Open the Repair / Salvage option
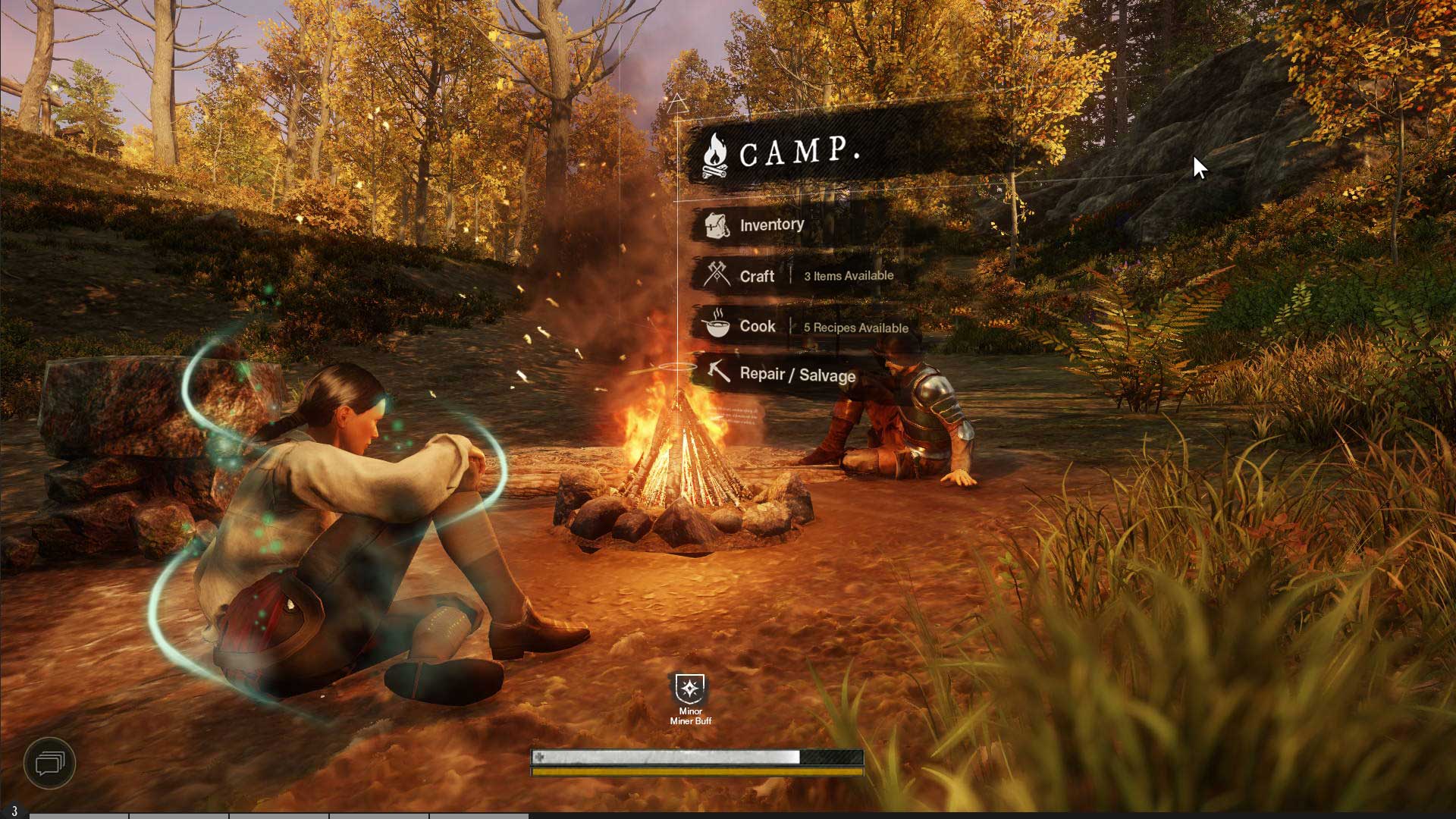The width and height of the screenshot is (1456, 819). coord(796,375)
